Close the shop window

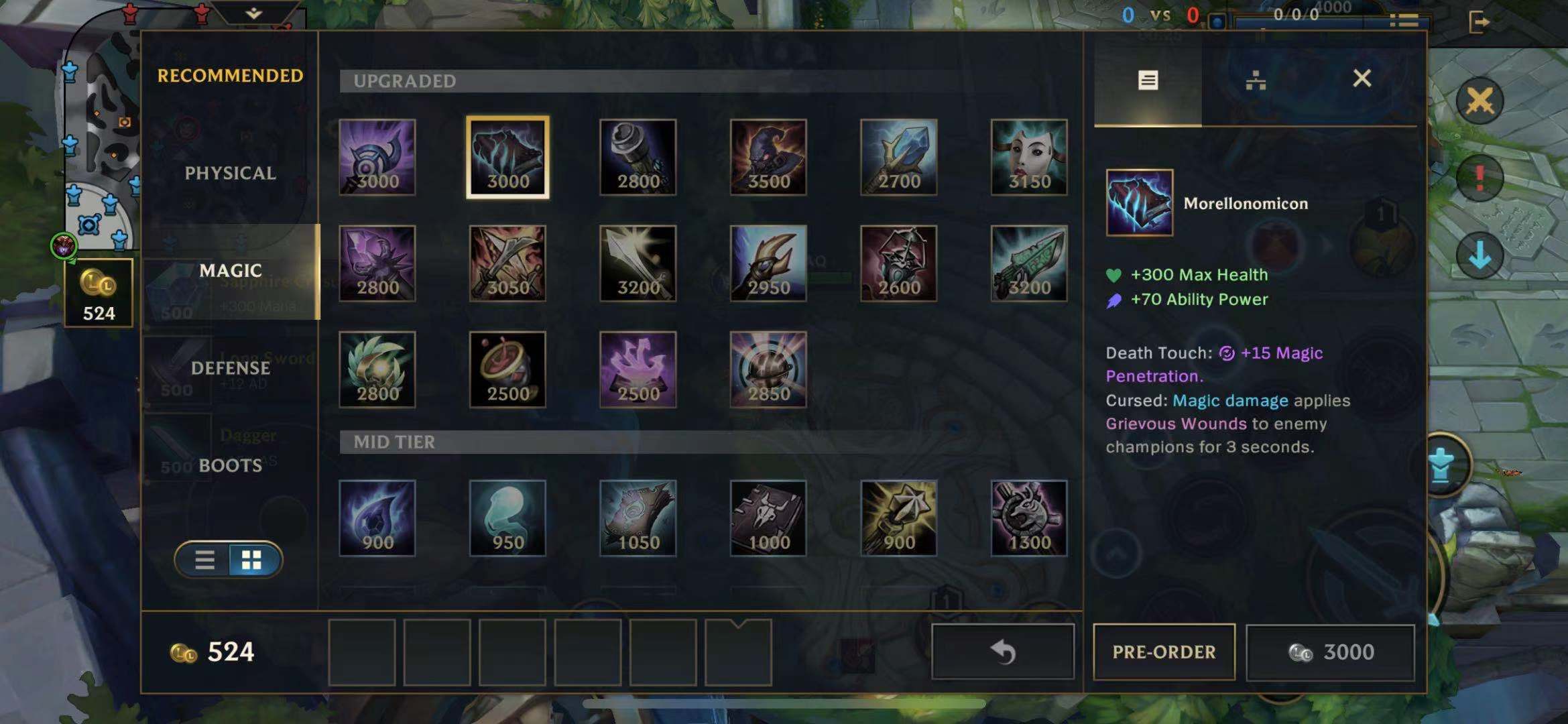(1362, 79)
